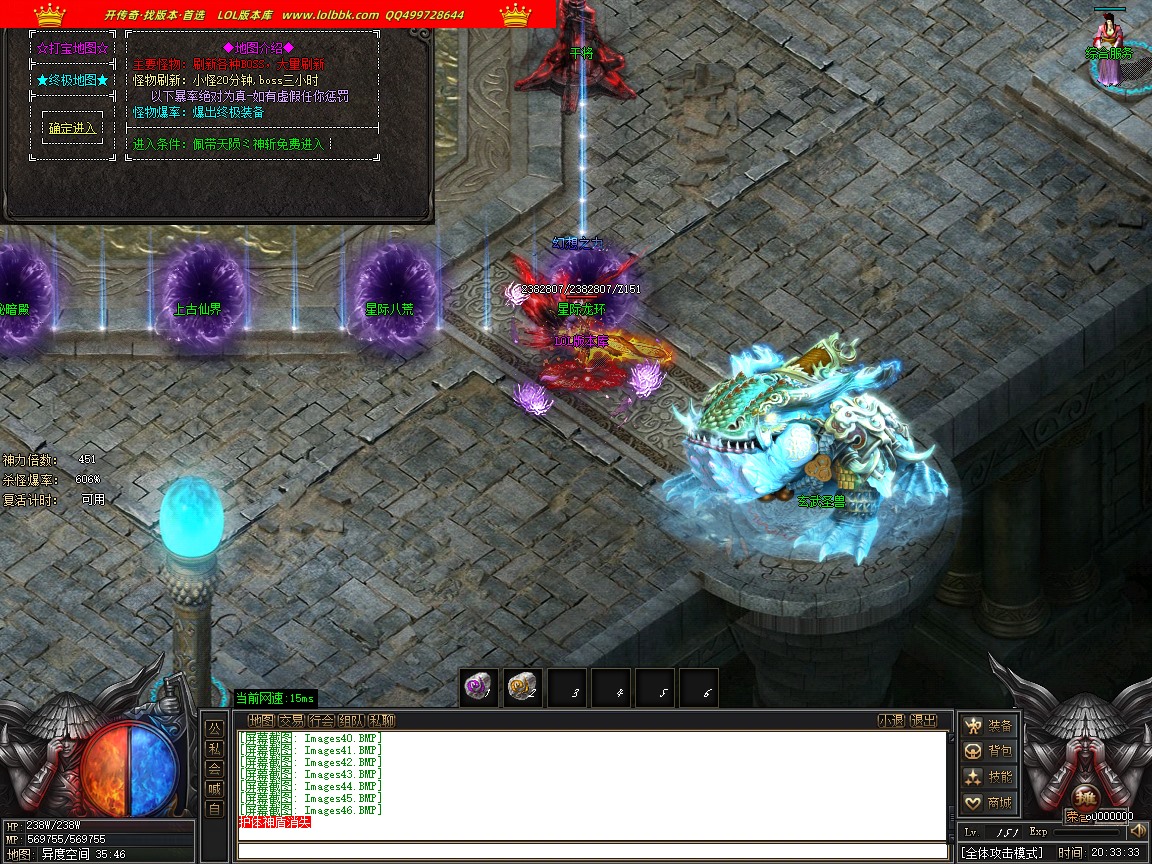Focus the chat text input box
1152x864 pixels.
592,851
